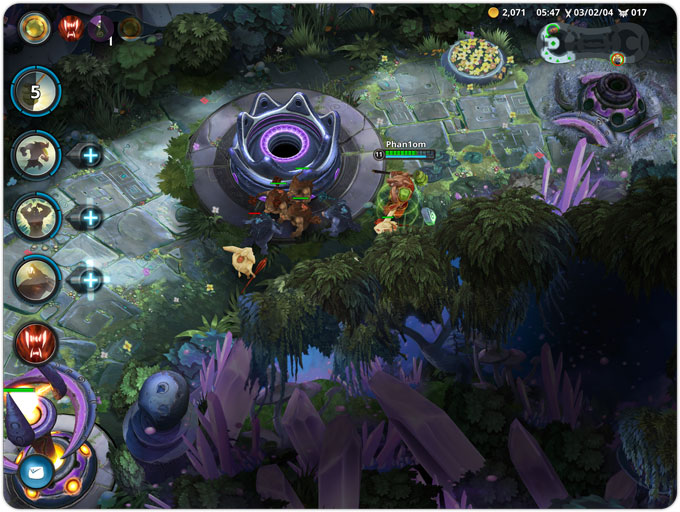The image size is (680, 512).
Task: Tap the plus beside the flexing creature ability
Action: (x=90, y=217)
